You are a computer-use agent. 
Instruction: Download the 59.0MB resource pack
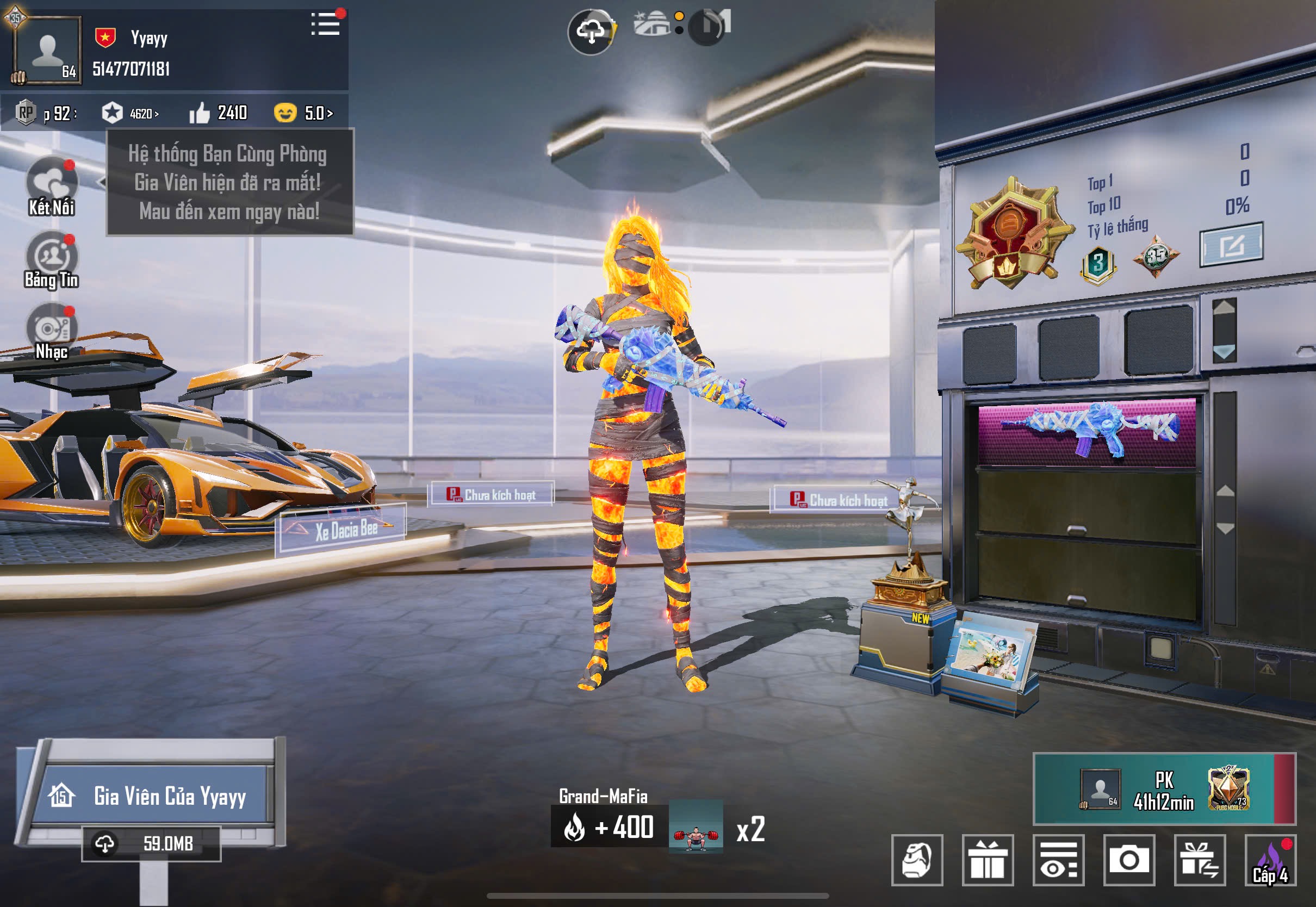(x=151, y=843)
